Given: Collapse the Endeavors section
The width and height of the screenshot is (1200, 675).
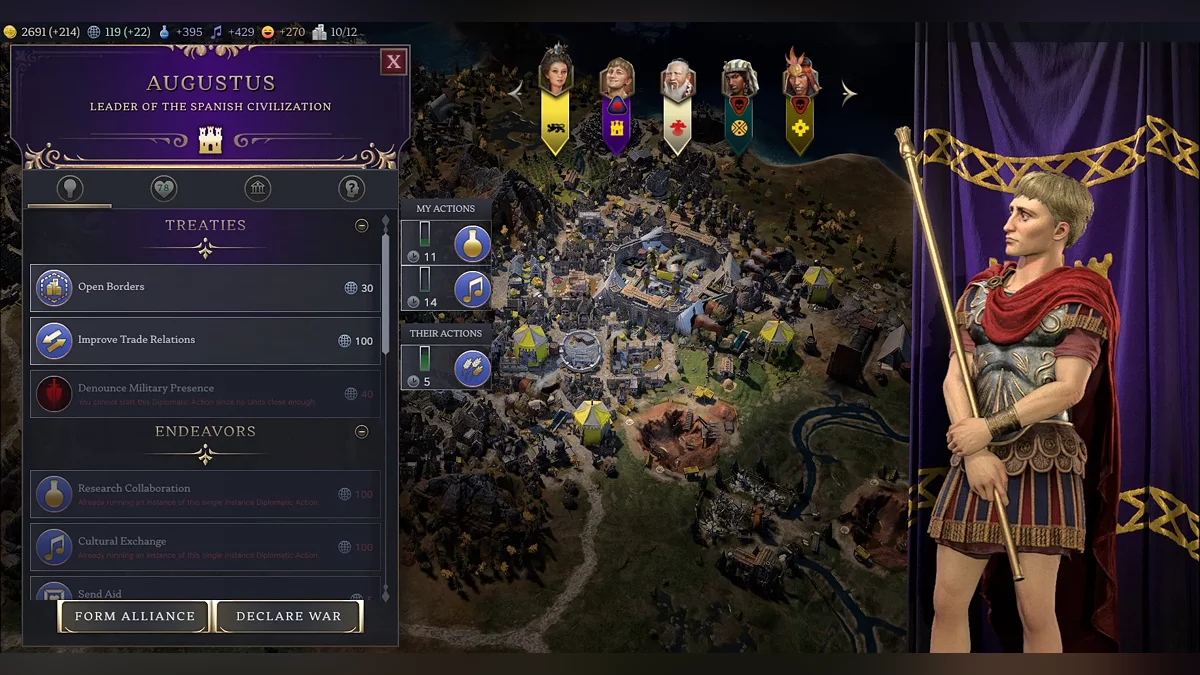Looking at the screenshot, I should (x=362, y=432).
